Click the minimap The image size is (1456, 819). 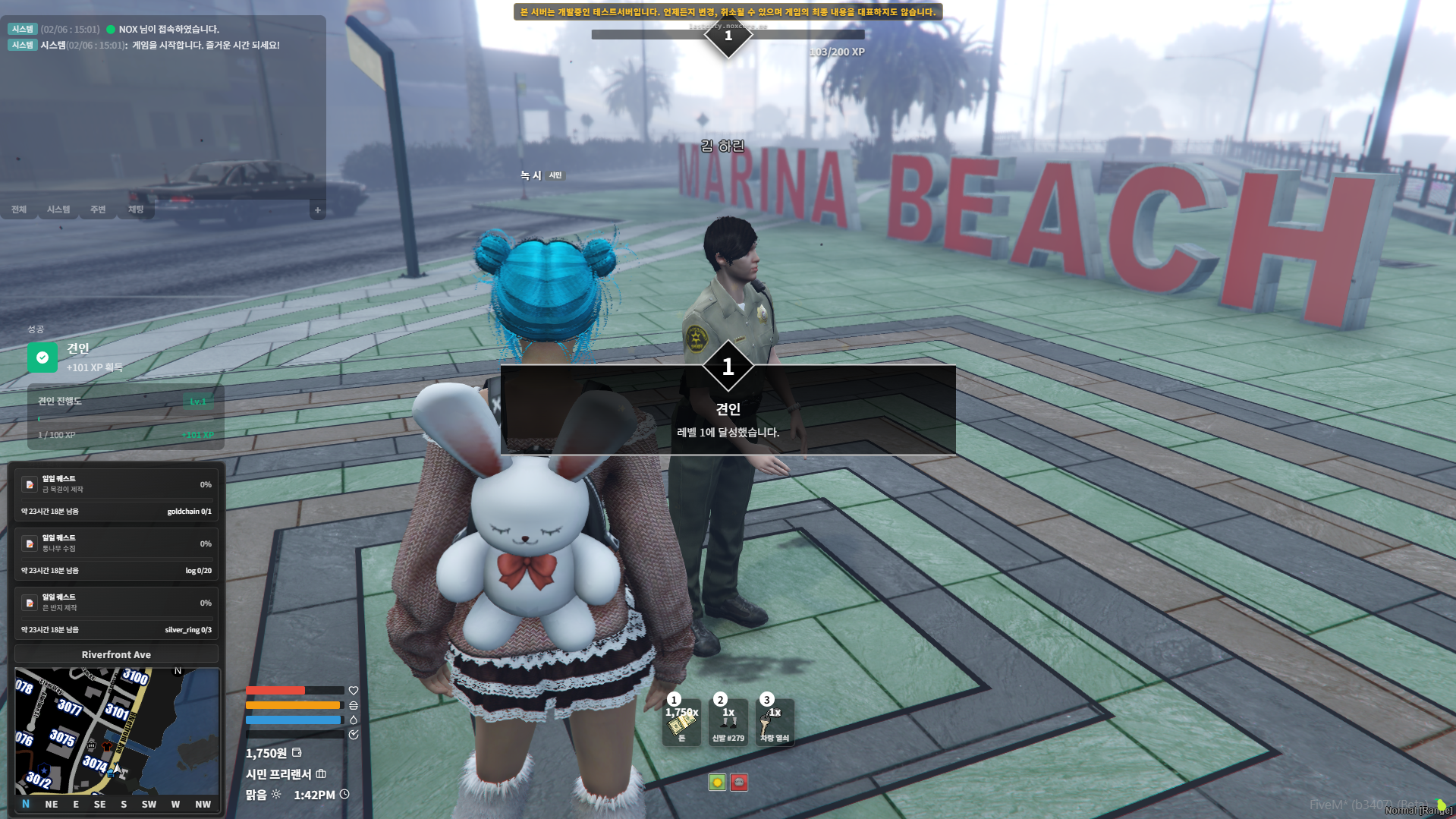117,730
